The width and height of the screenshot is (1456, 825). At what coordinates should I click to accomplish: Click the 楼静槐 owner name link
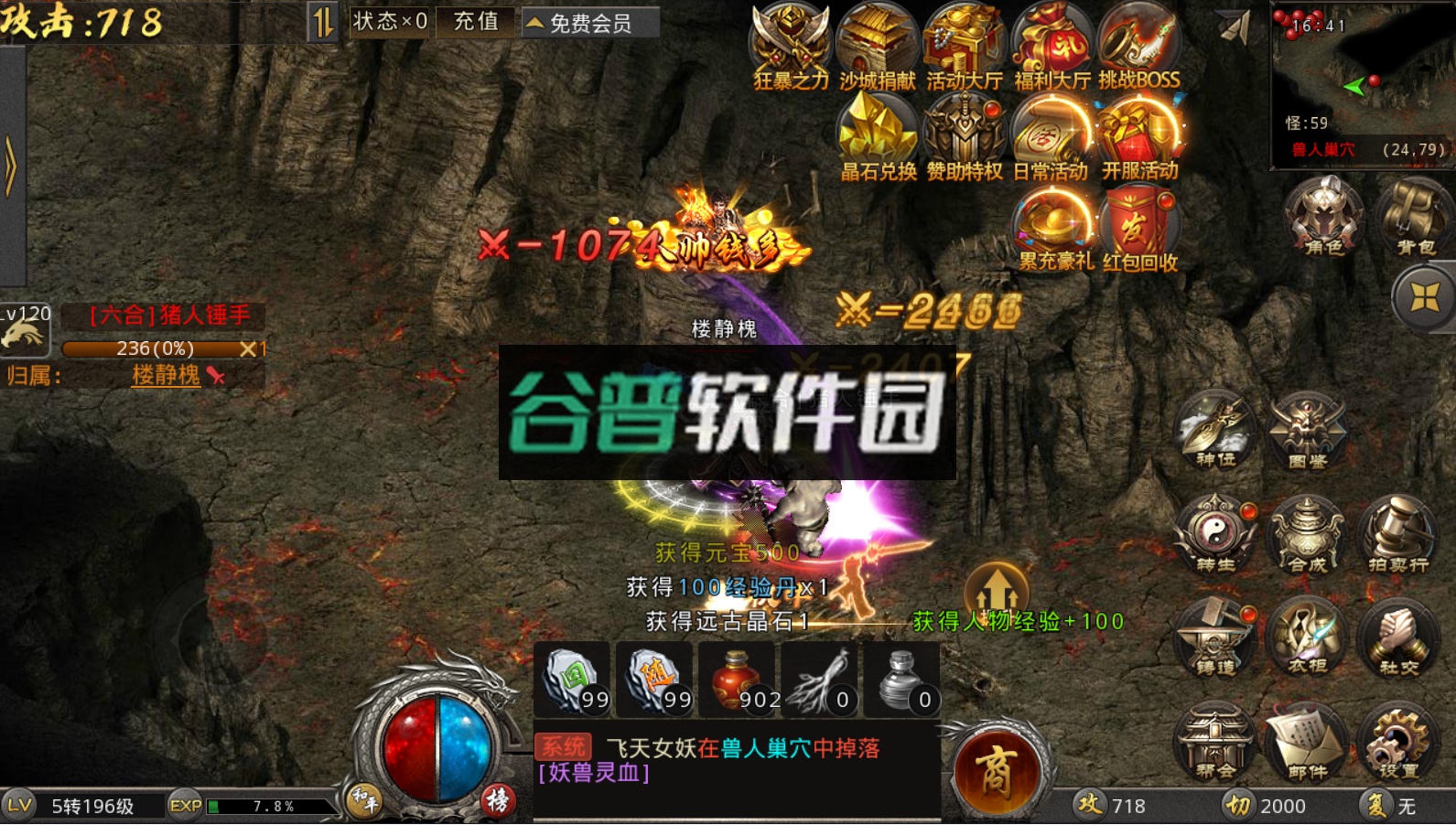165,376
